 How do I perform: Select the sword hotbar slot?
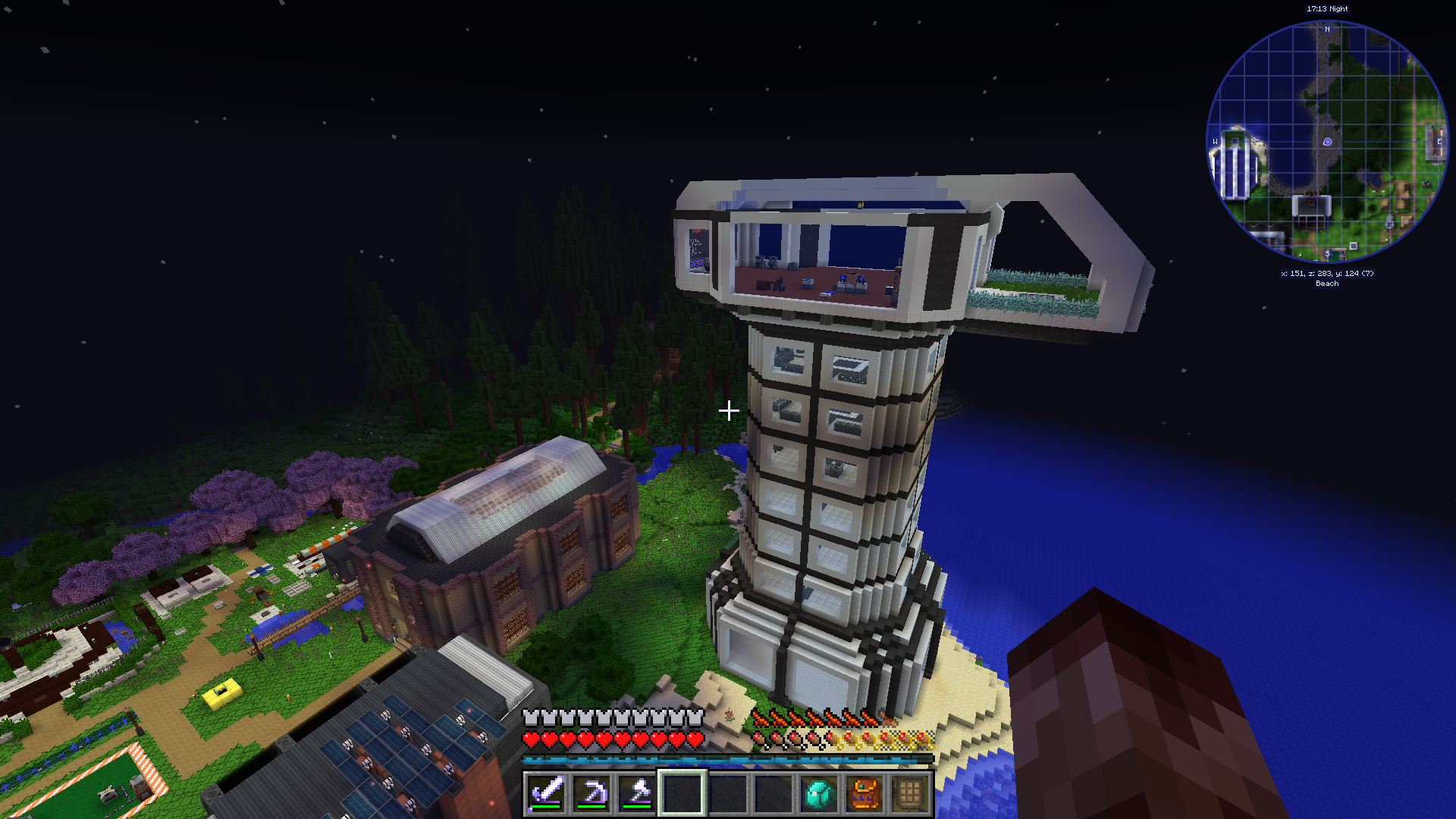(546, 793)
